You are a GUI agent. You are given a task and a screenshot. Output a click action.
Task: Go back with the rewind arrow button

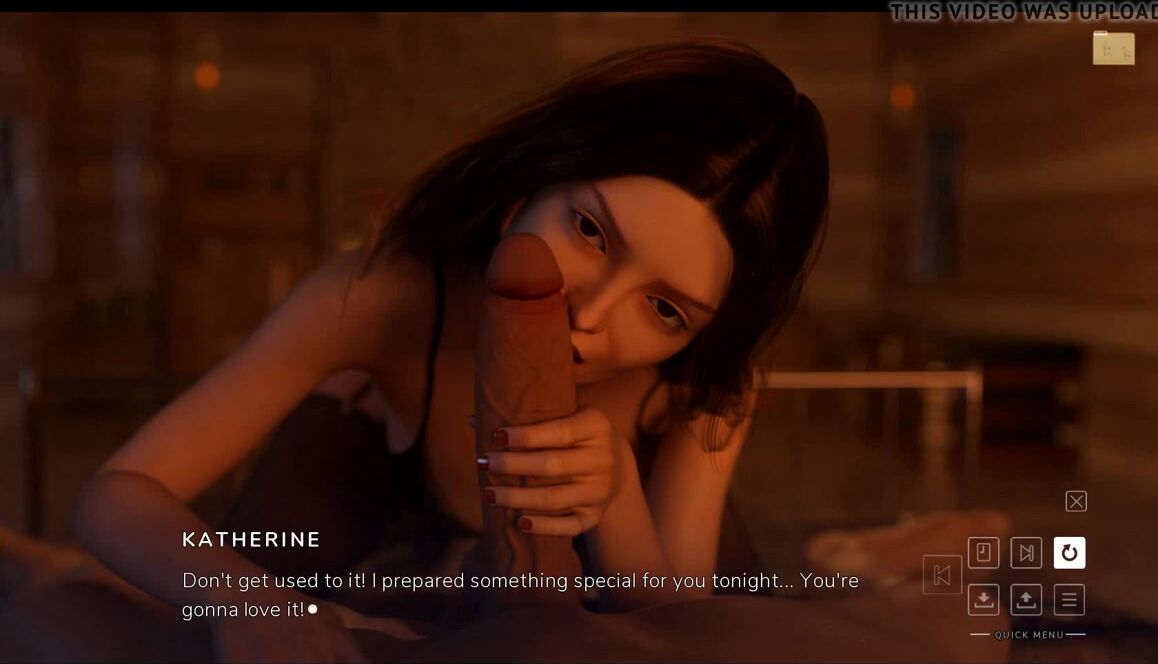click(942, 575)
